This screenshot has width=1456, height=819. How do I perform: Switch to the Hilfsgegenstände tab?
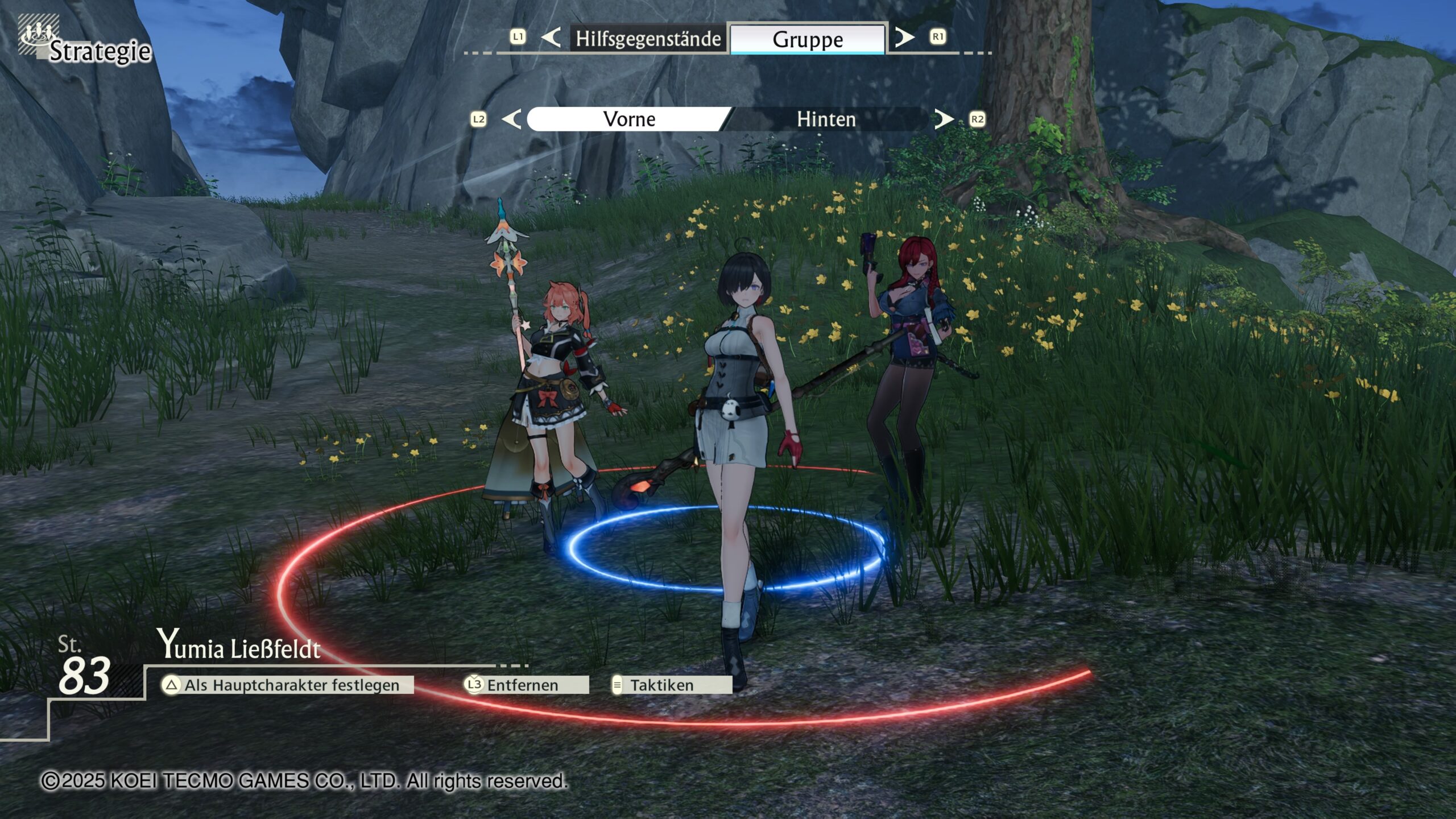(648, 39)
